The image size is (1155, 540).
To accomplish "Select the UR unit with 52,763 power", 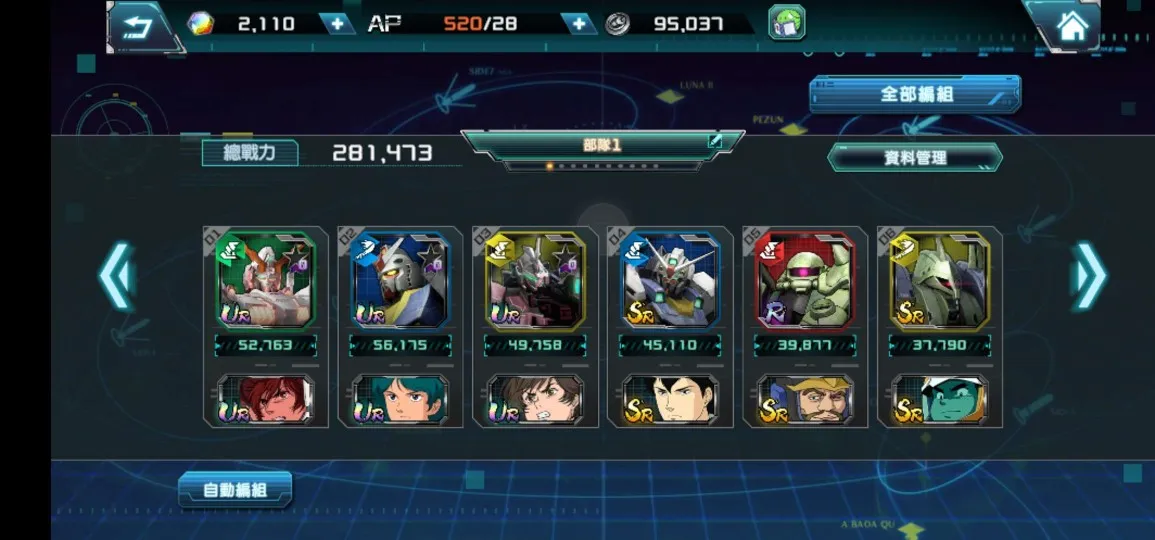I will pos(266,281).
